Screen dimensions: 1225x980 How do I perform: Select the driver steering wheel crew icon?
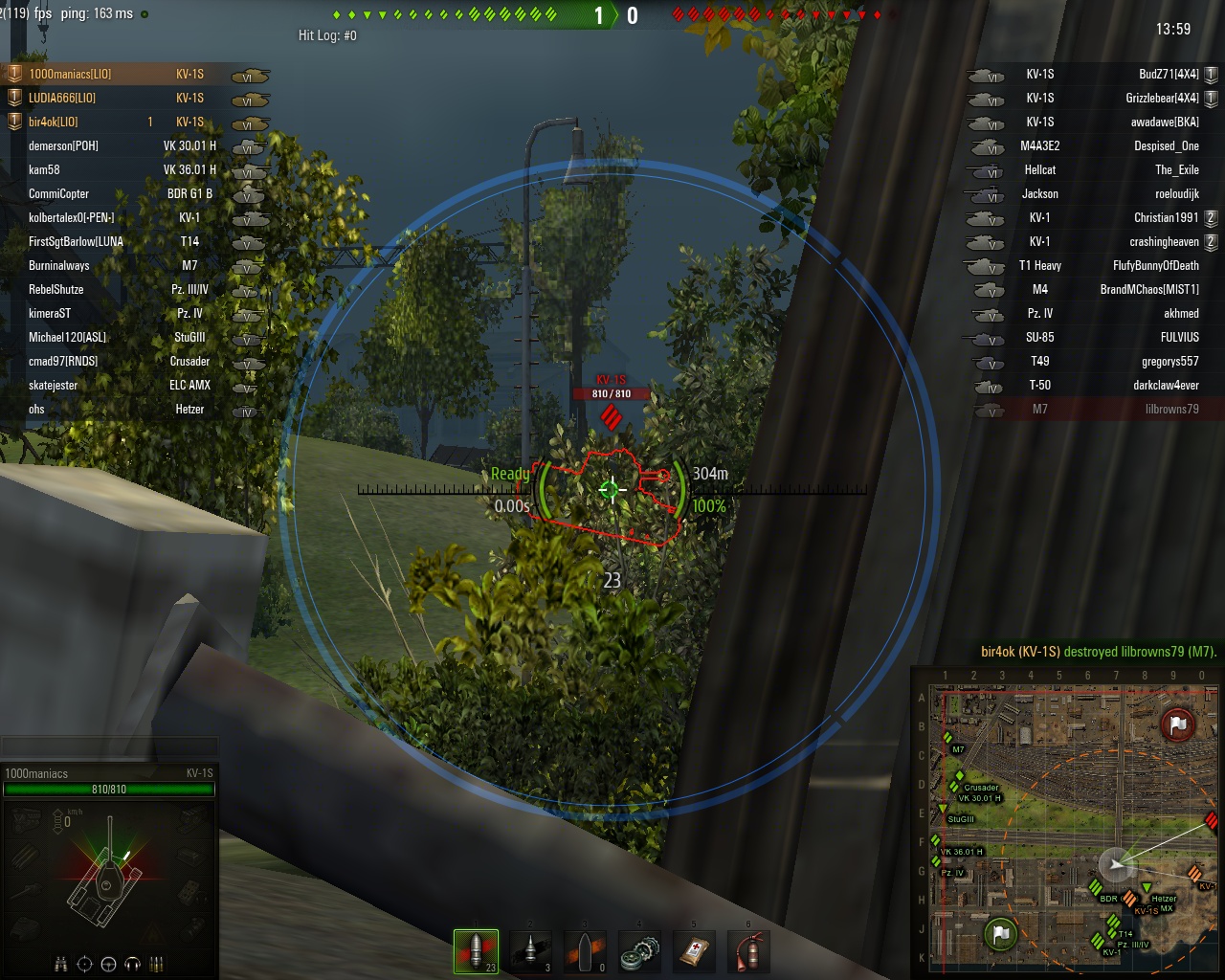(x=108, y=964)
